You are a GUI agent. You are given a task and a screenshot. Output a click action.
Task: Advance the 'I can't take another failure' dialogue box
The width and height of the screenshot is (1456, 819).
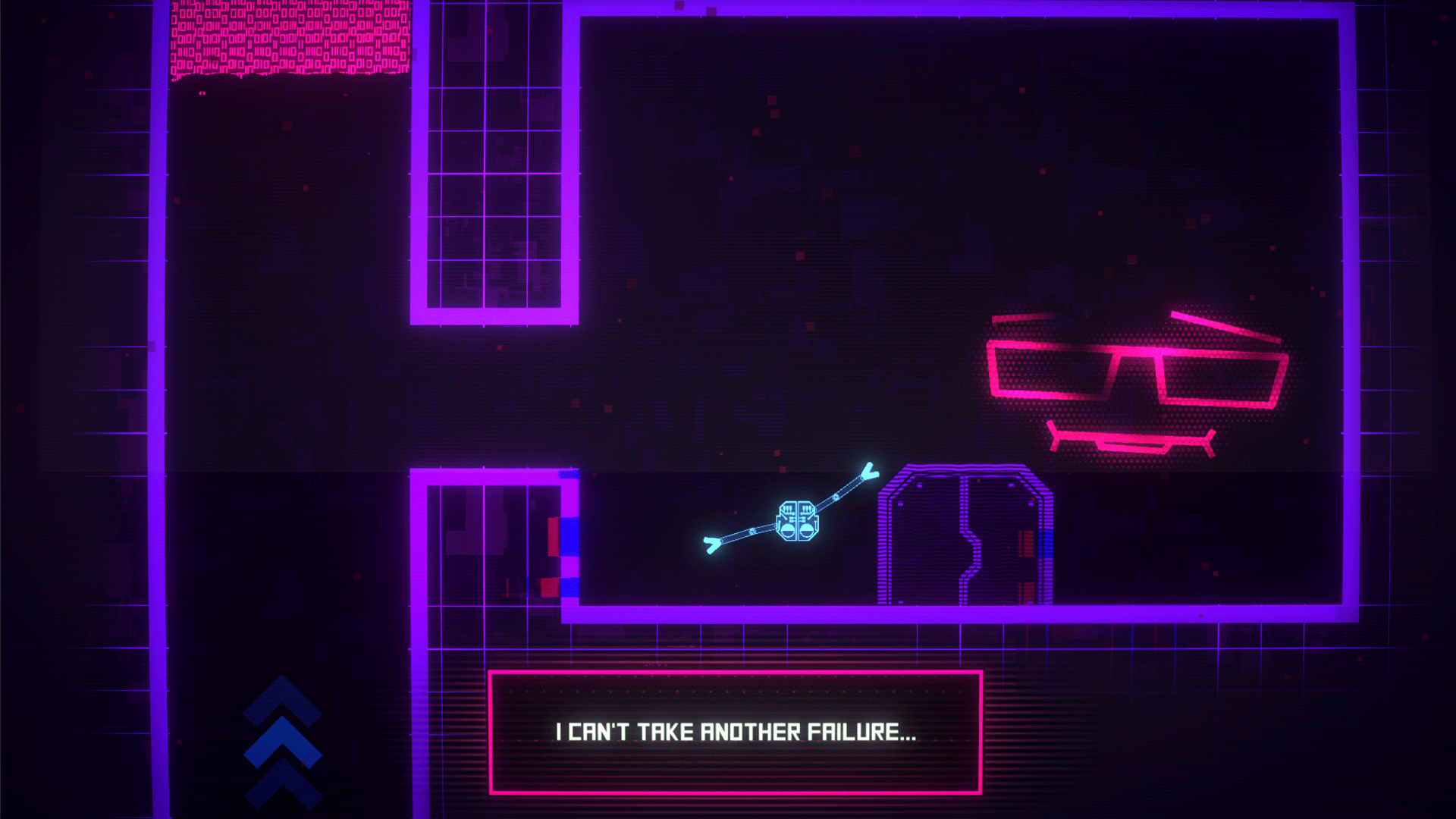pos(735,733)
